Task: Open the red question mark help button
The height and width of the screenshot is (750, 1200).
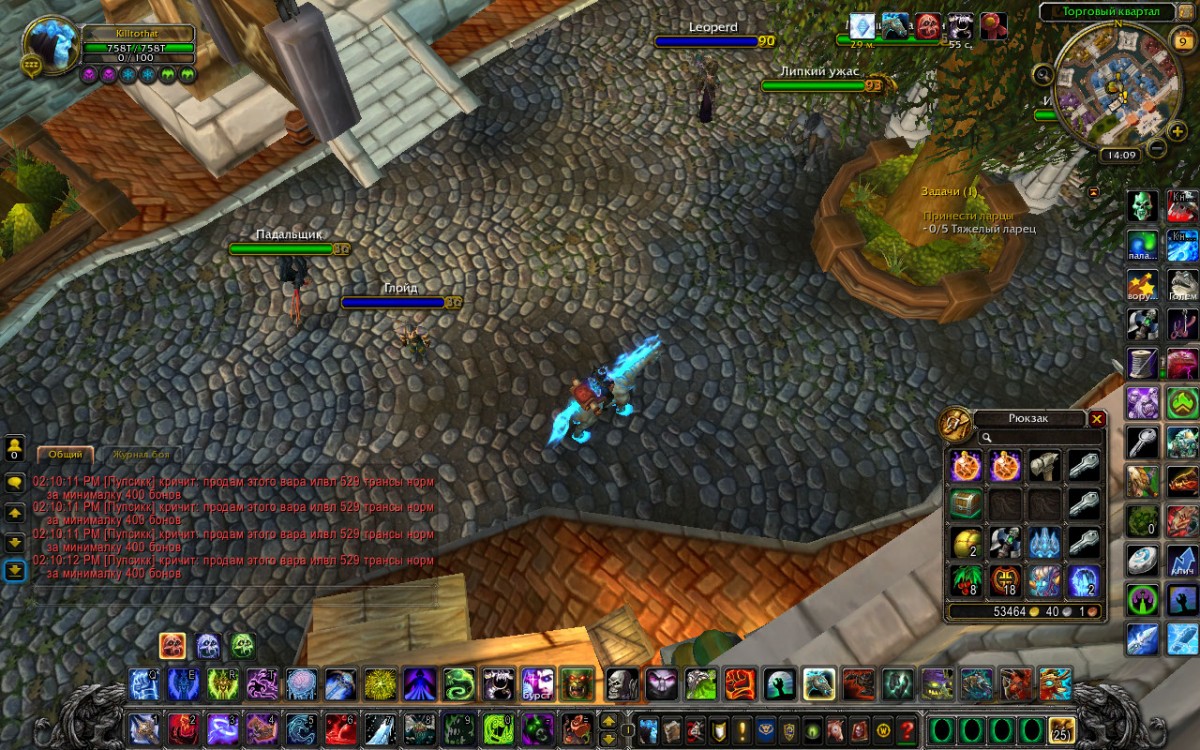Action: coord(907,728)
